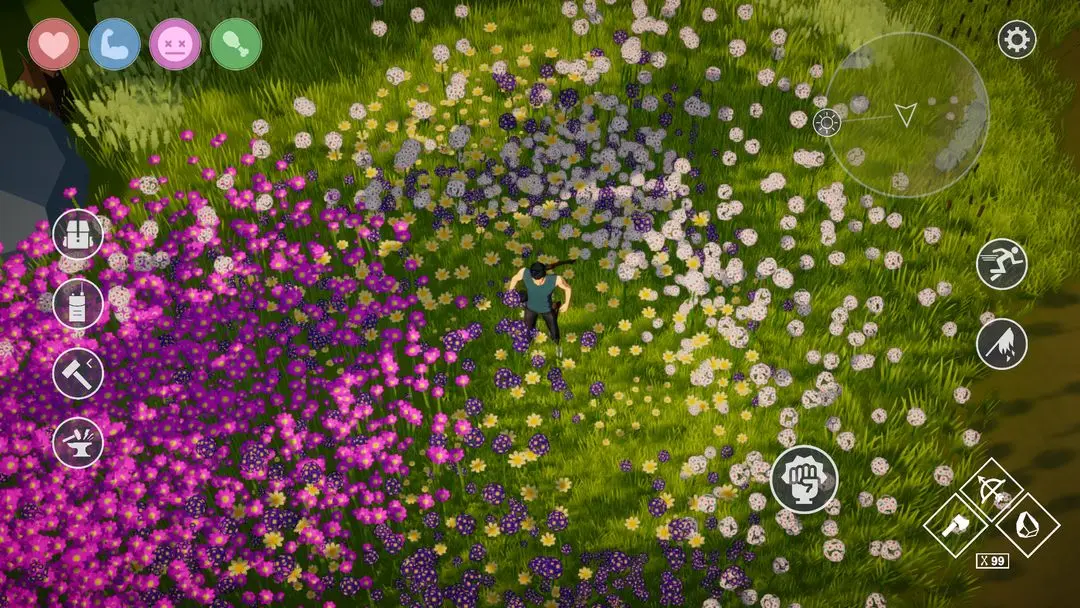Screen dimensions: 1080x608
Task: Tap the slide-down-slope action button
Action: [1001, 344]
